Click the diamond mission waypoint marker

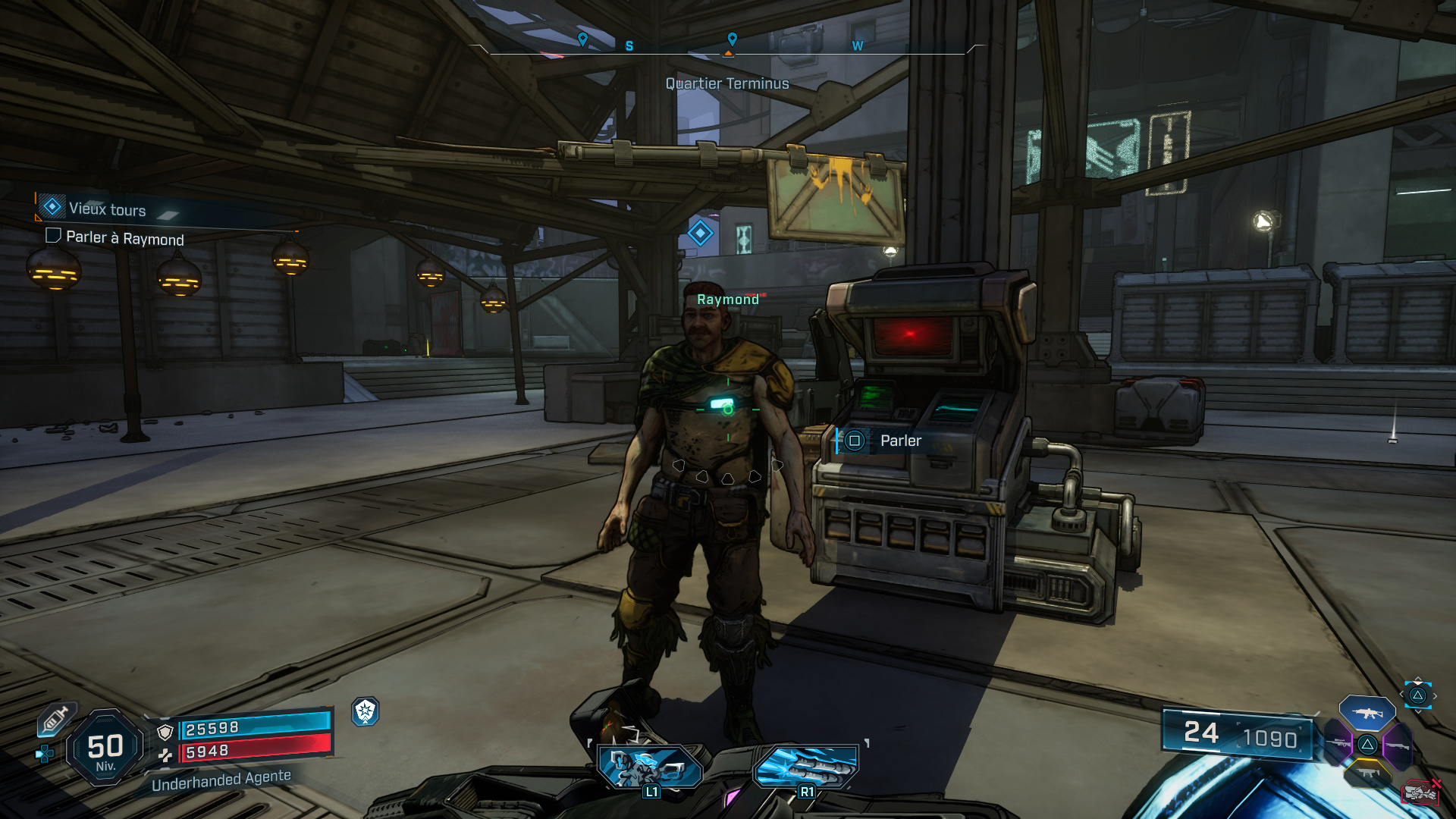click(x=699, y=234)
